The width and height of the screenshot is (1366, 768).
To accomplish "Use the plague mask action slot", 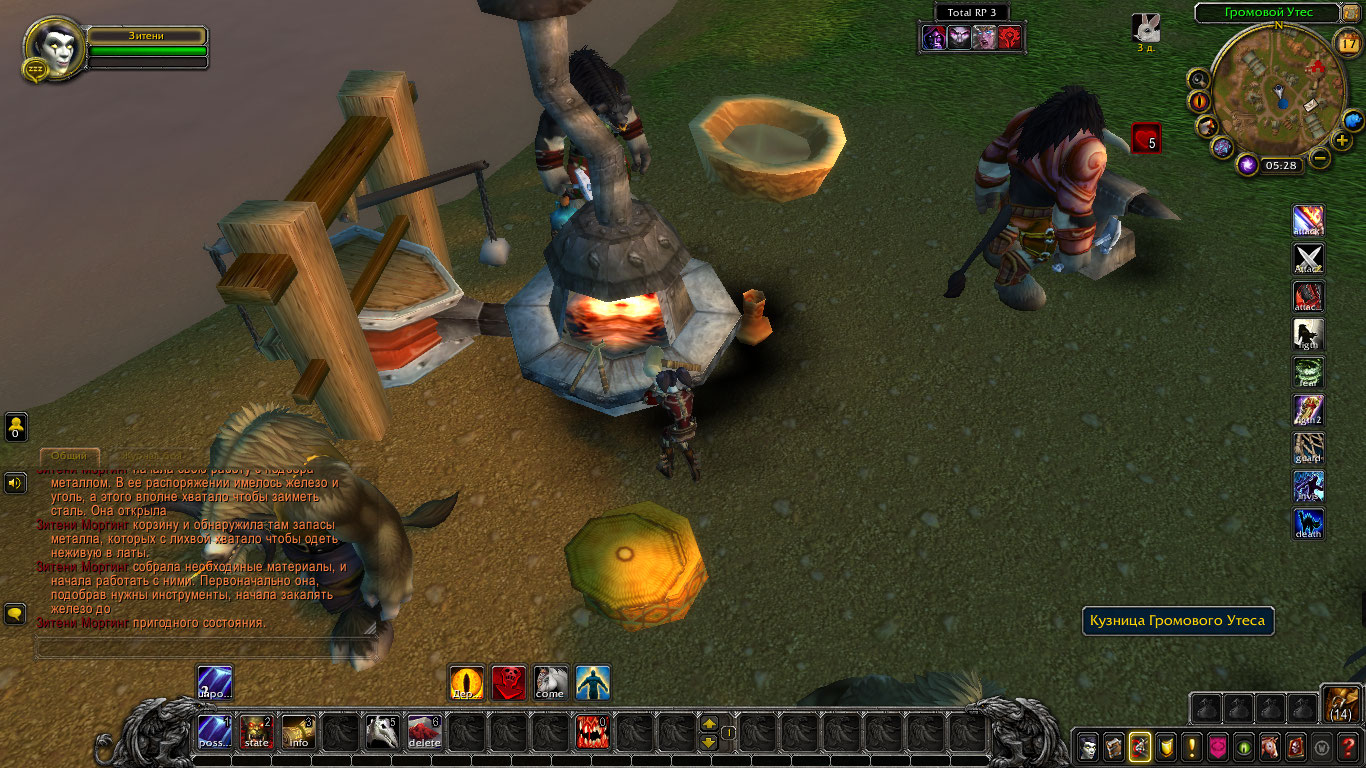I will click(x=382, y=732).
